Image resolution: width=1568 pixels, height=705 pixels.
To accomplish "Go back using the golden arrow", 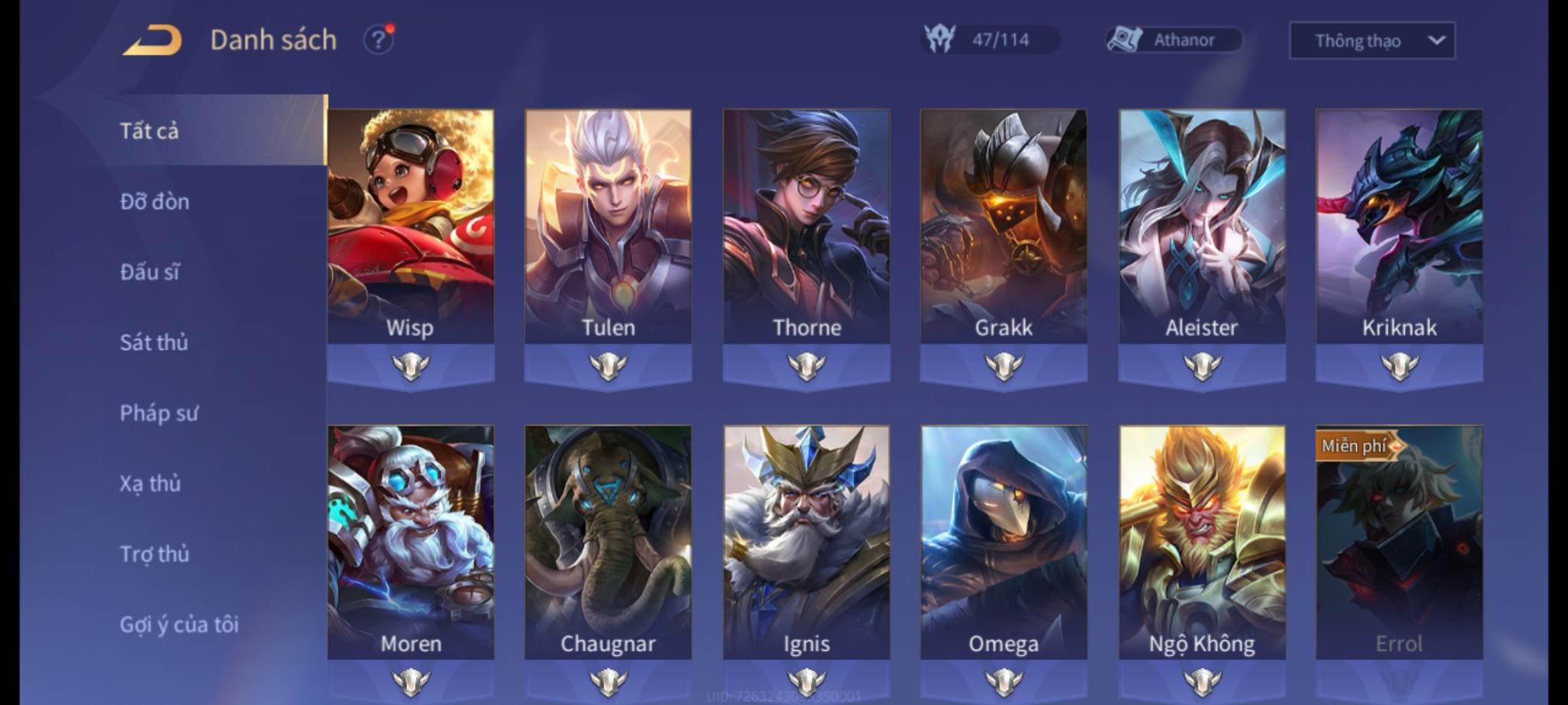I will click(152, 40).
